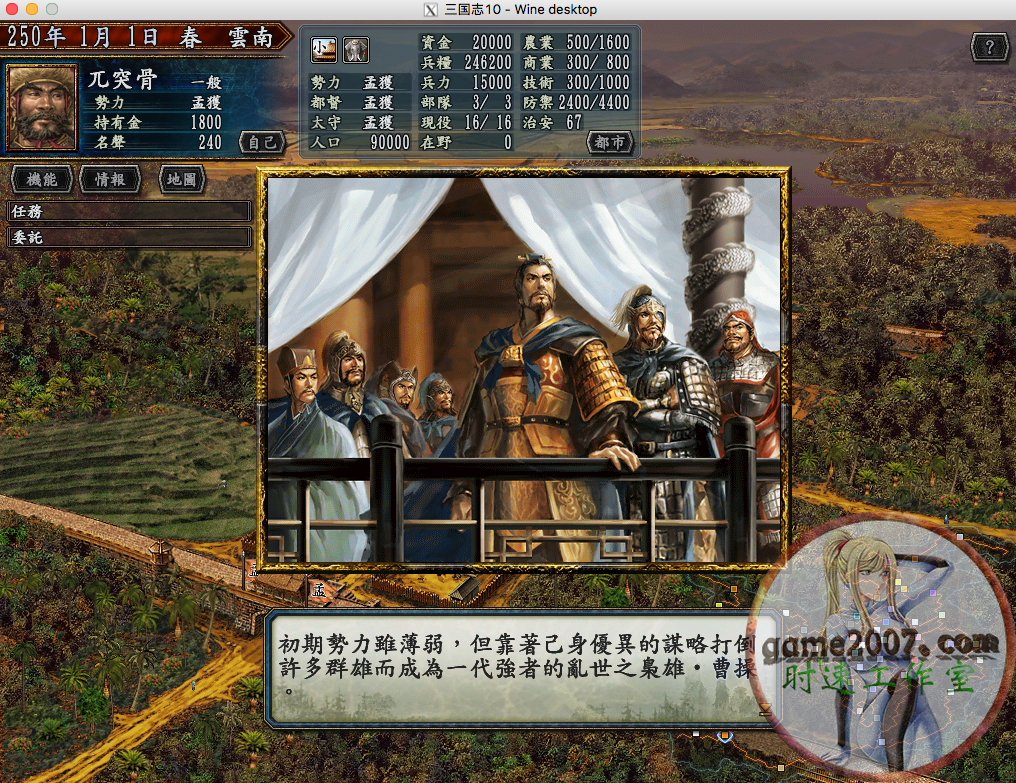Advance dialogue with the orange arrow indicator
The image size is (1016, 783).
(765, 709)
